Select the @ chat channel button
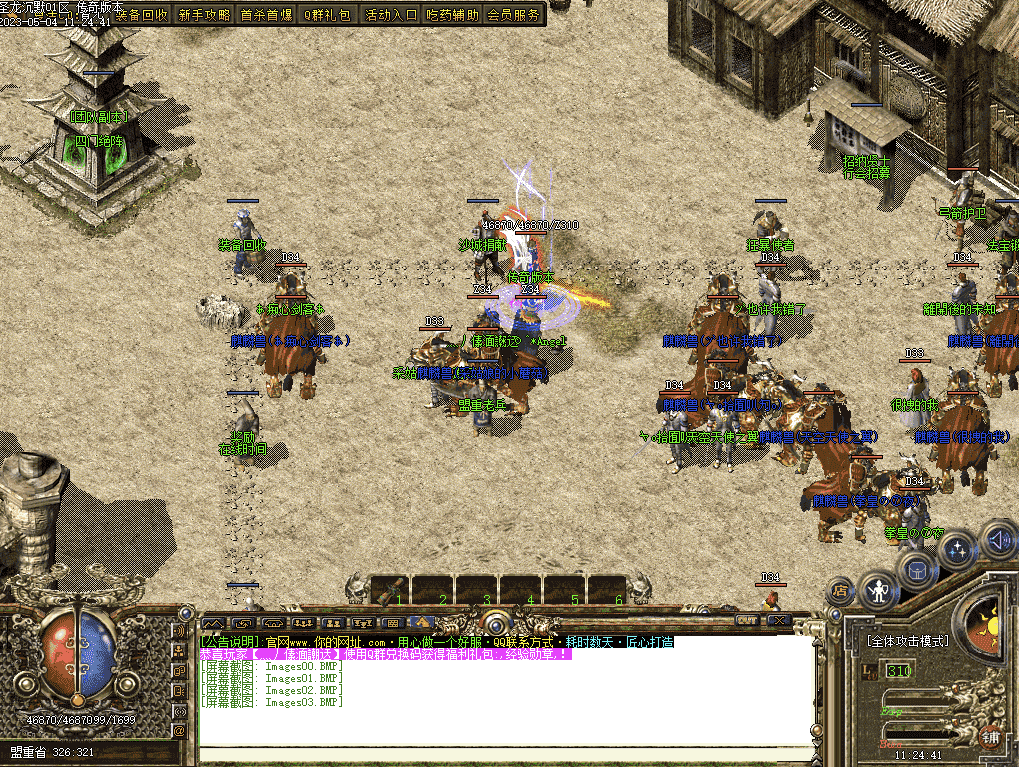 click(x=180, y=731)
